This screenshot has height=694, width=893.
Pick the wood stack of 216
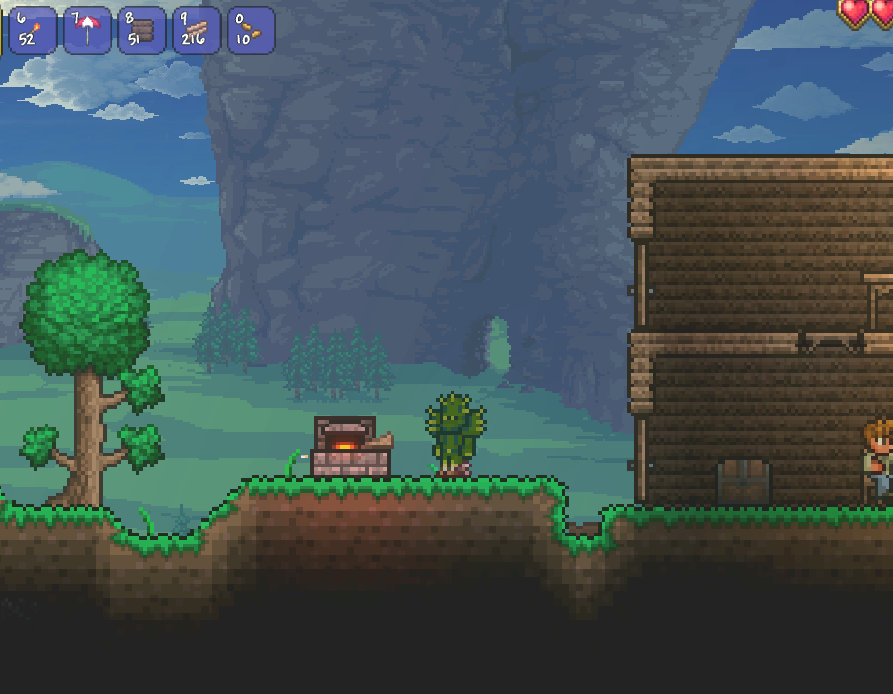click(x=197, y=30)
